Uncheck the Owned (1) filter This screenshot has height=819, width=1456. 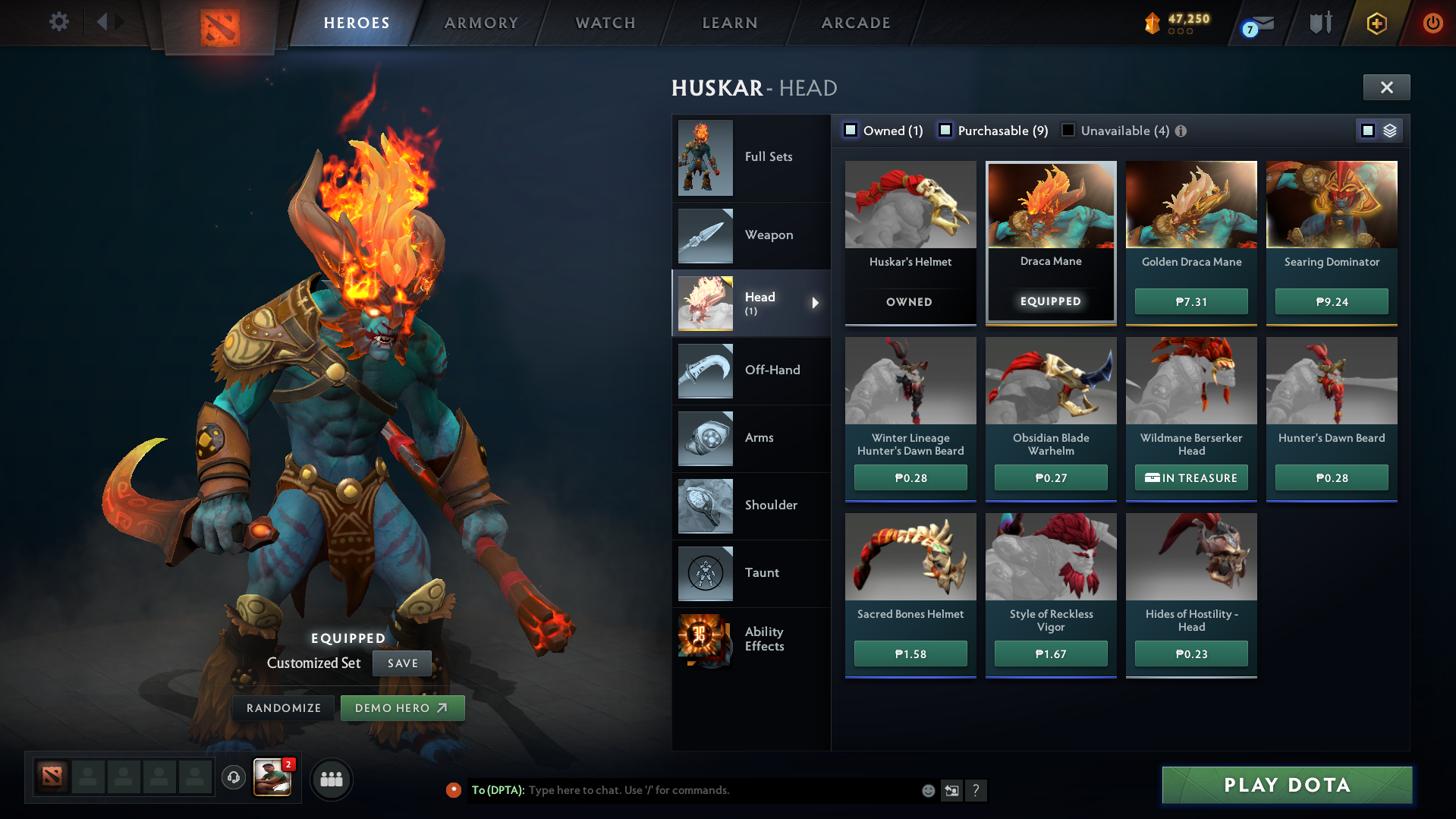click(x=851, y=130)
